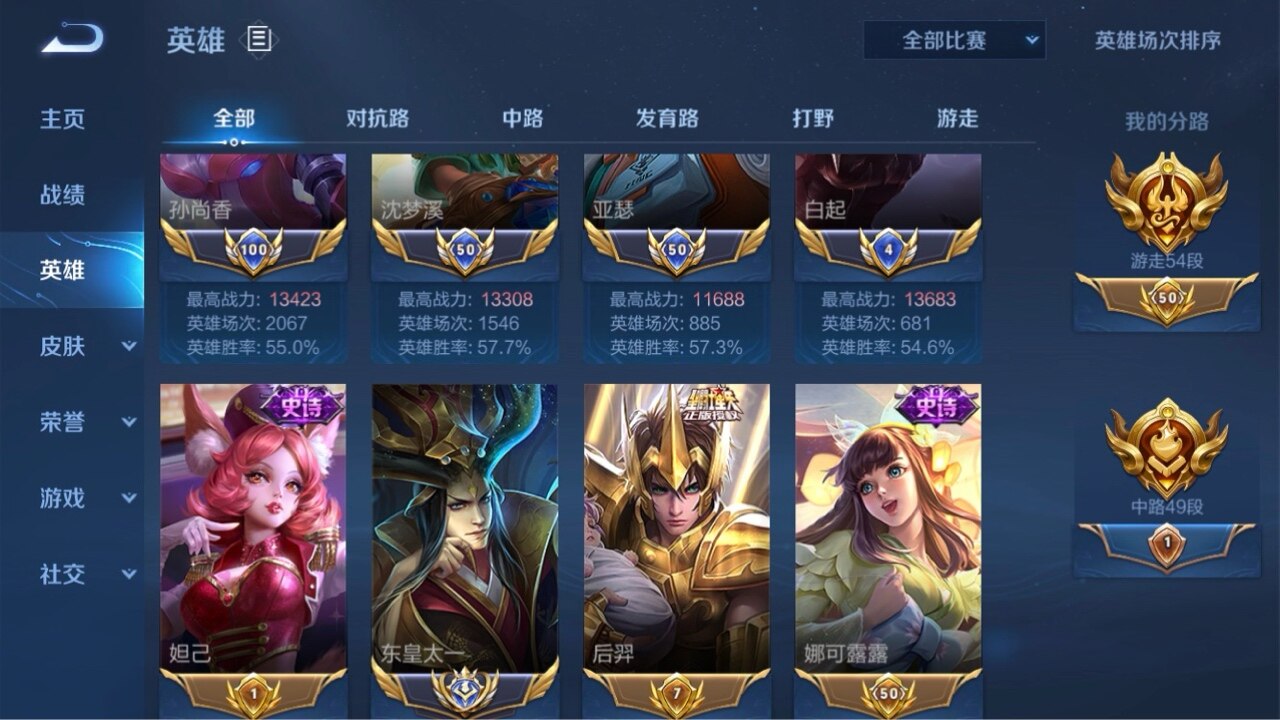The width and height of the screenshot is (1280, 720).
Task: Go back using the return arrow
Action: pyautogui.click(x=72, y=40)
